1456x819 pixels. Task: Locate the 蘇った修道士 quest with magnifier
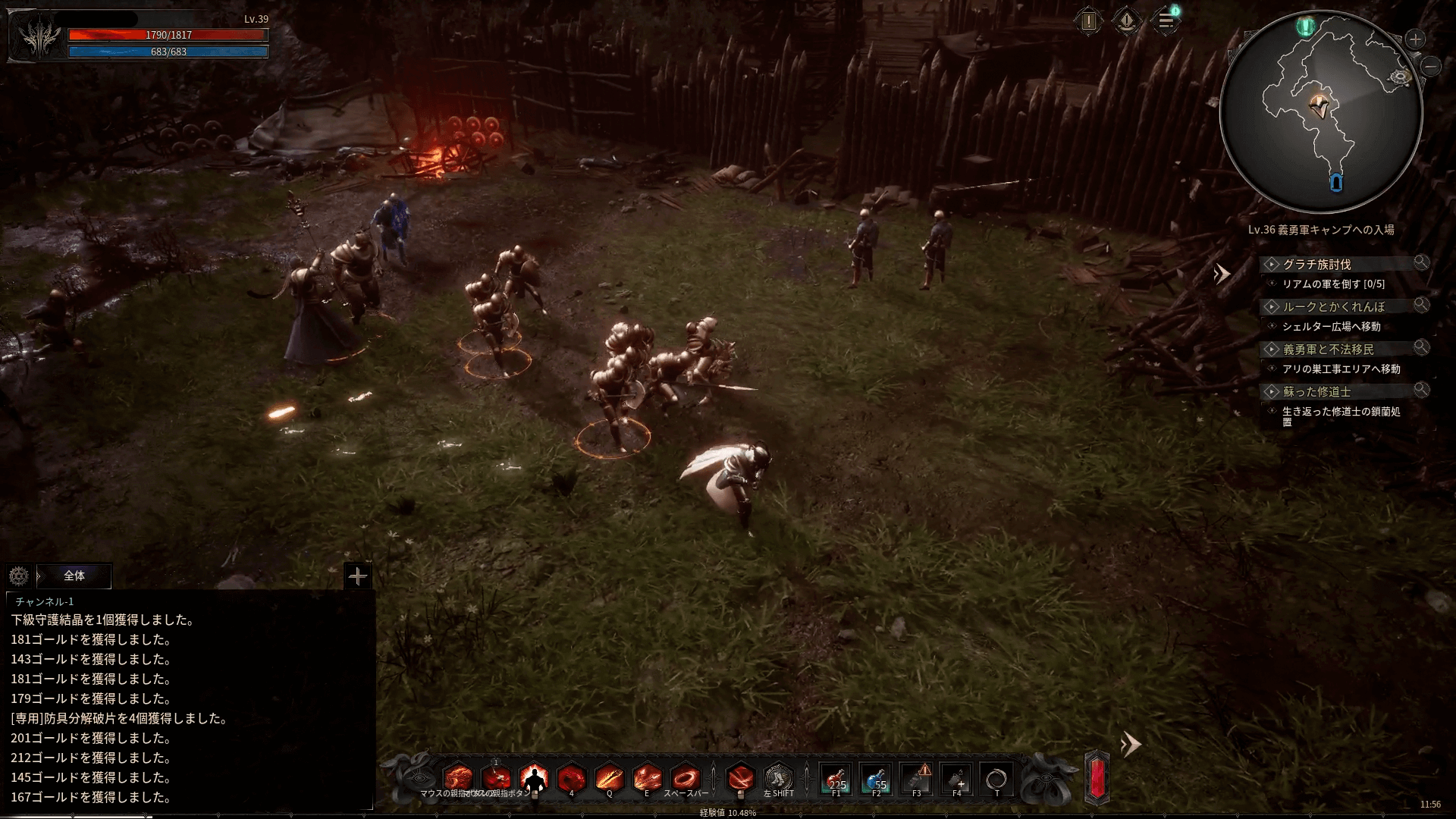pos(1421,390)
